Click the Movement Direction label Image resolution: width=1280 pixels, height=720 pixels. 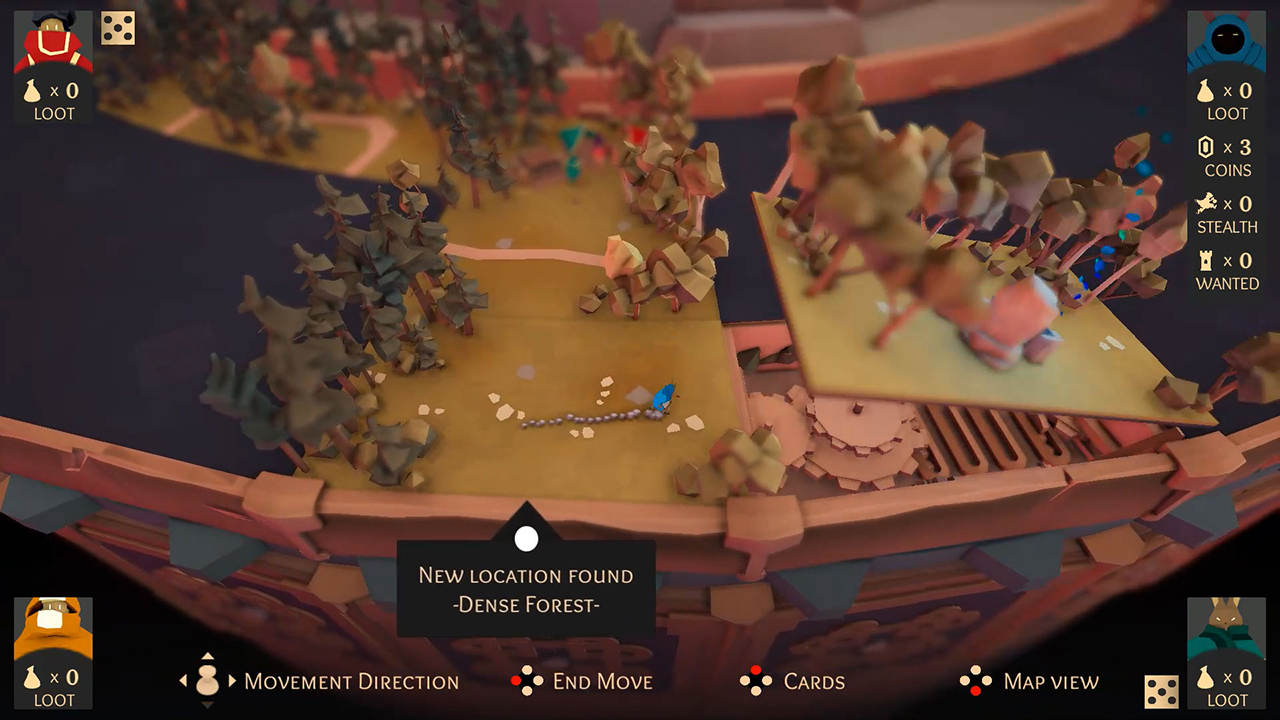[x=352, y=682]
